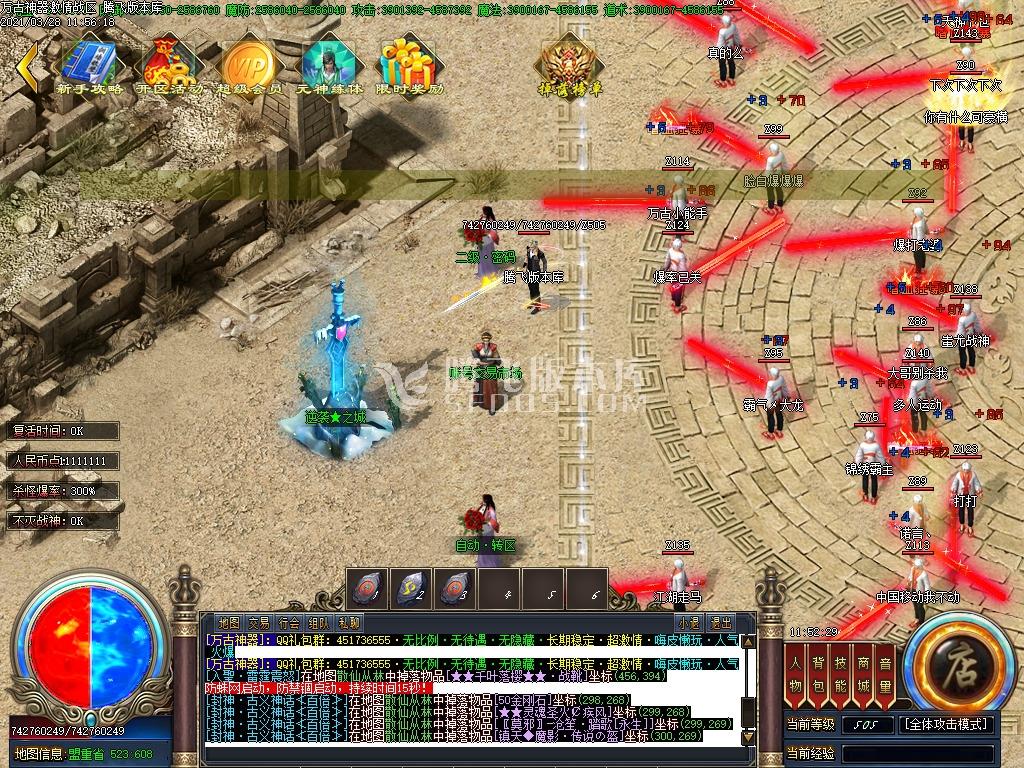
Task: Use the item in hotbar slot 1
Action: (368, 589)
